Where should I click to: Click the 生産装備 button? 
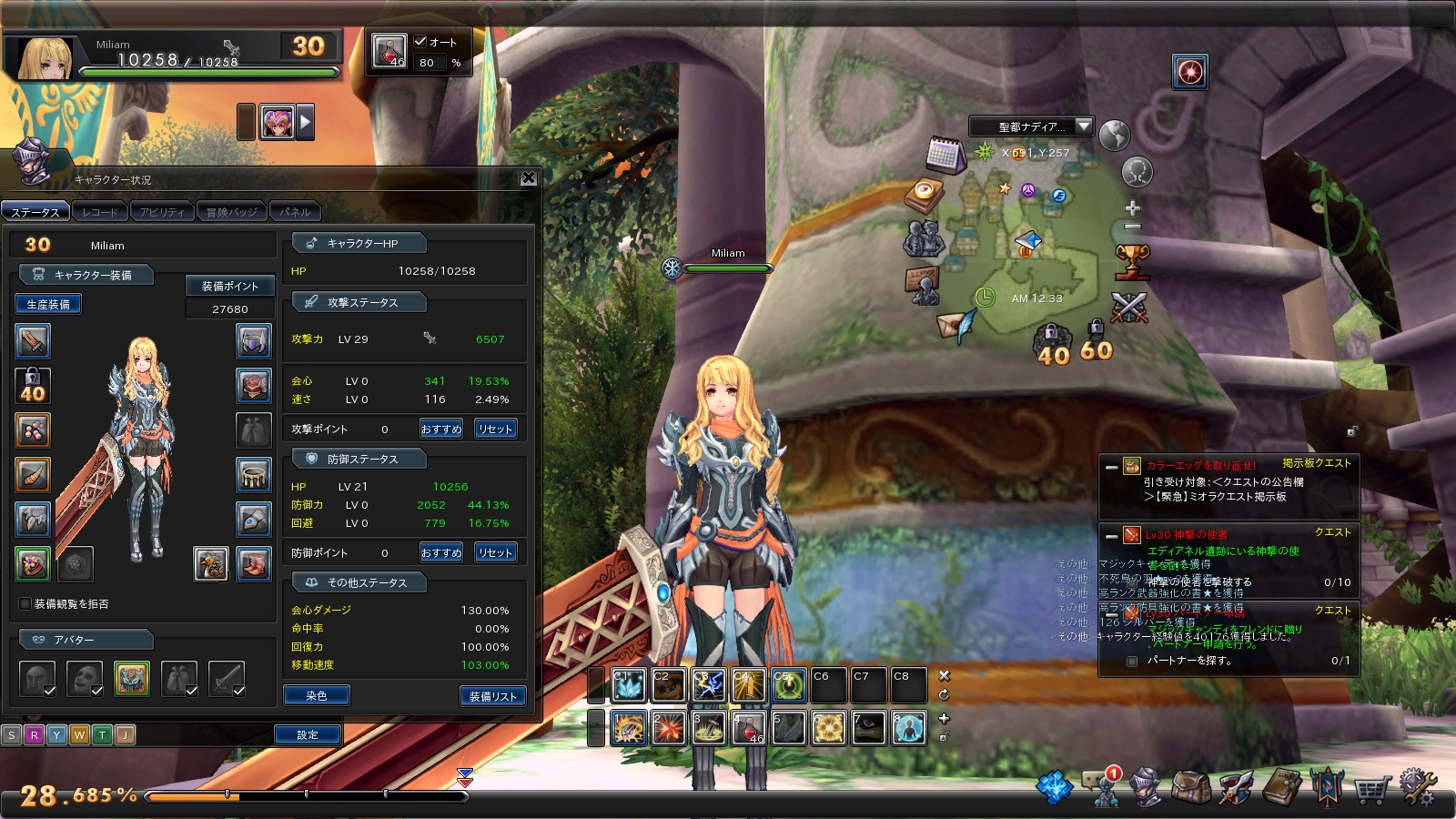48,304
